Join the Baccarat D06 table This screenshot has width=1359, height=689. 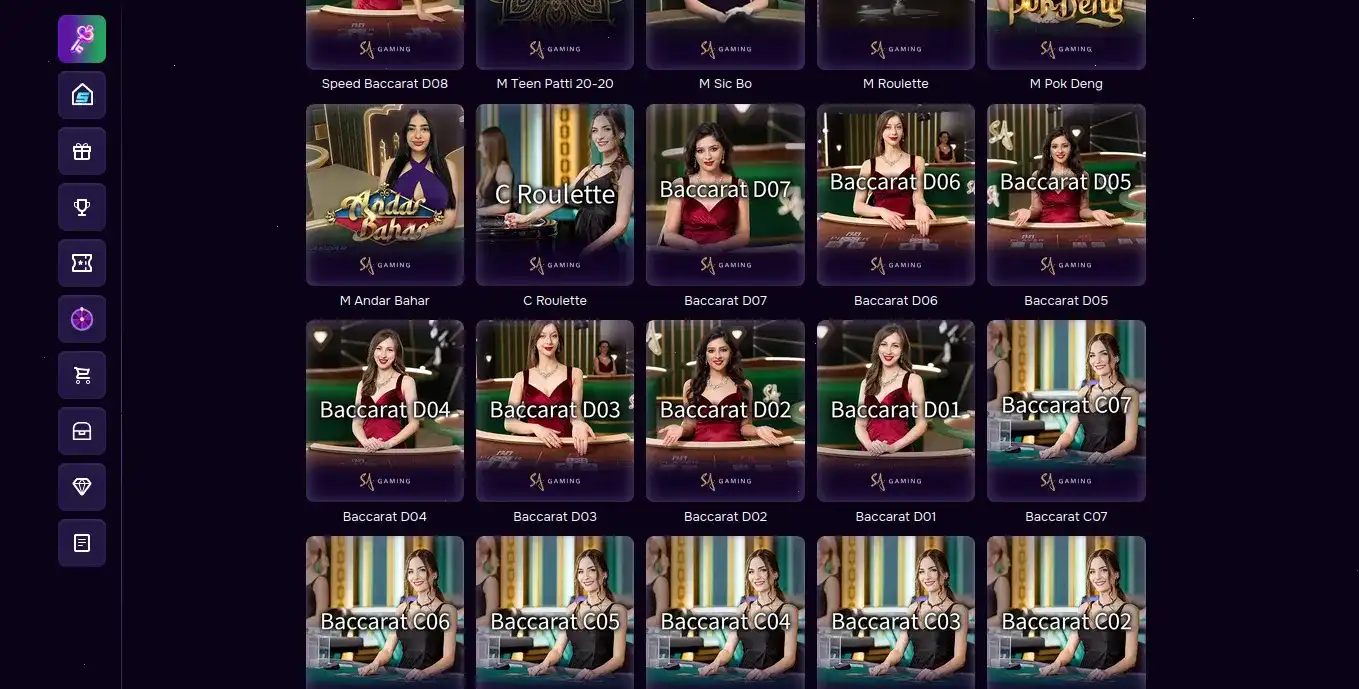(x=896, y=195)
